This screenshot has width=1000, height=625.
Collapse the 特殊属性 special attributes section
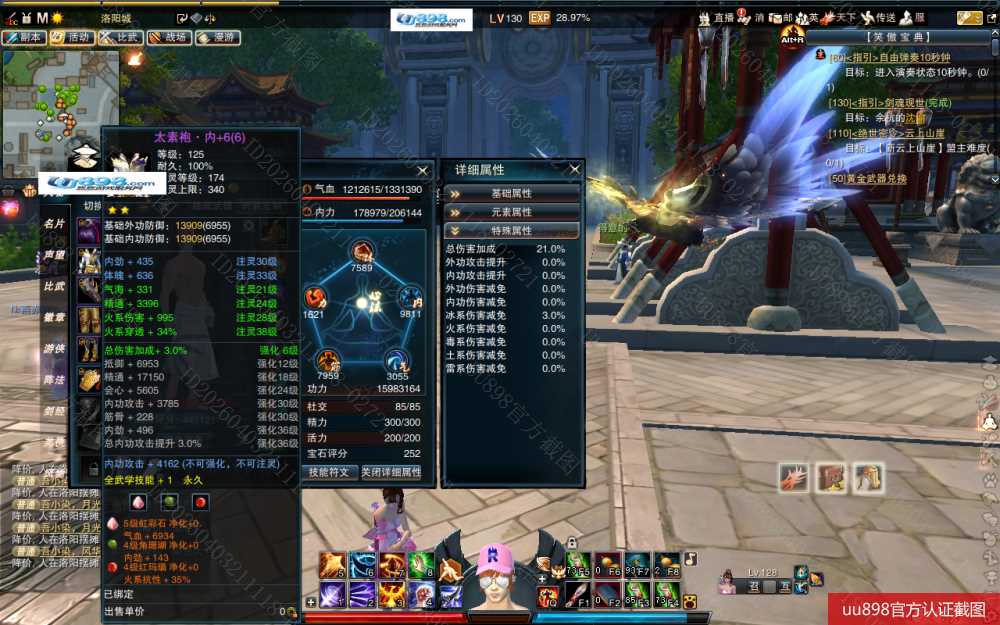coord(511,231)
